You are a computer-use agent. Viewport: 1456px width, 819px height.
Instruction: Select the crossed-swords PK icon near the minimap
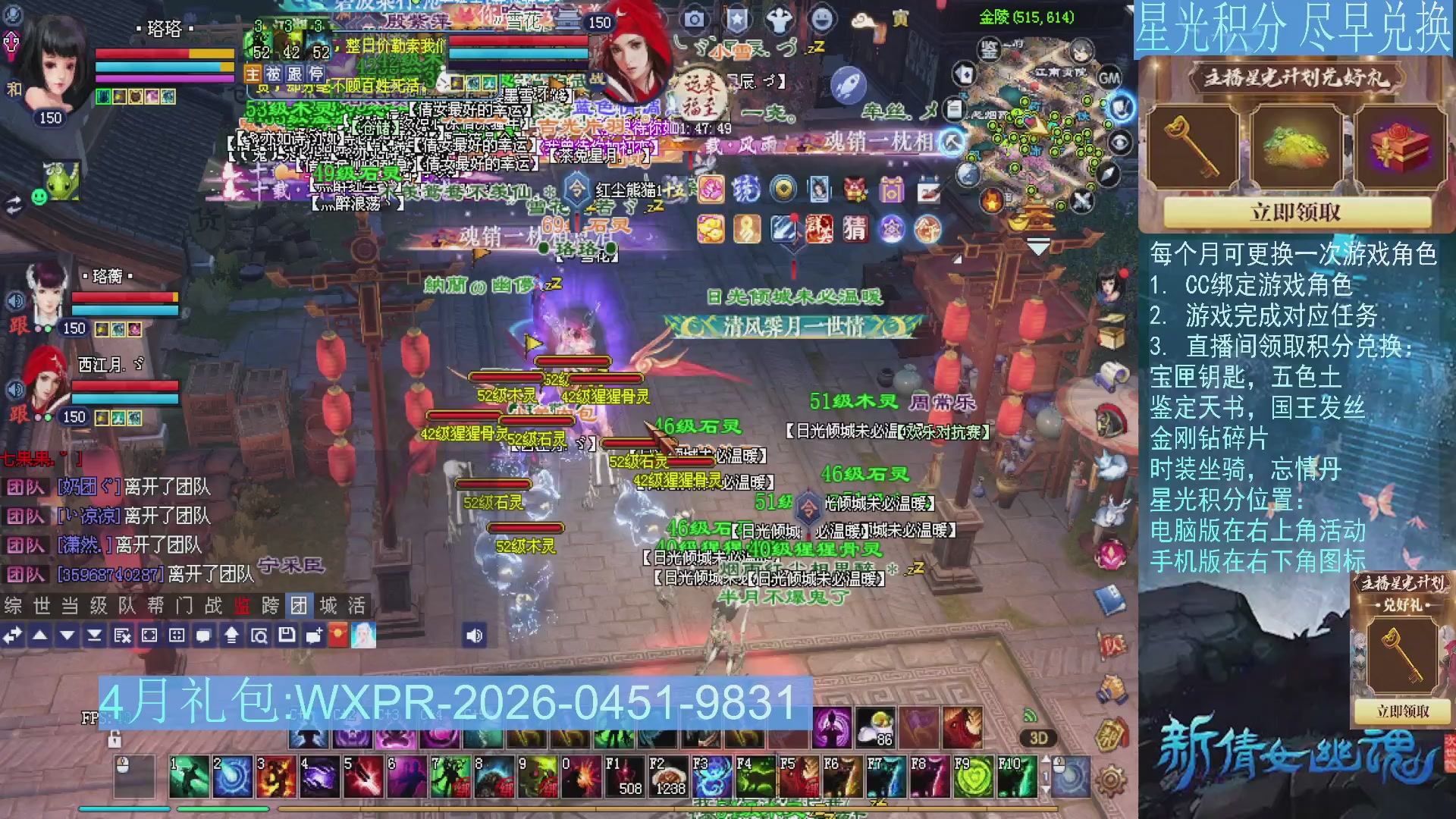coord(1081,199)
